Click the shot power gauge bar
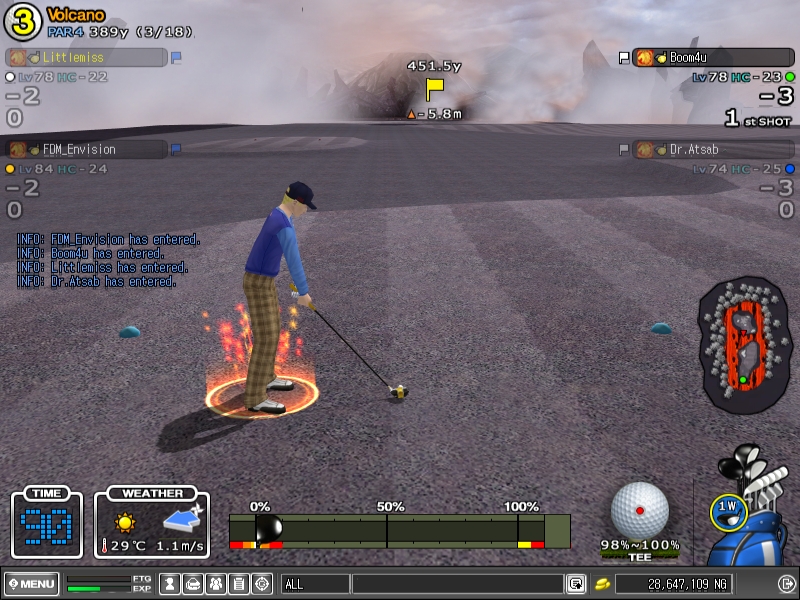 [x=399, y=531]
